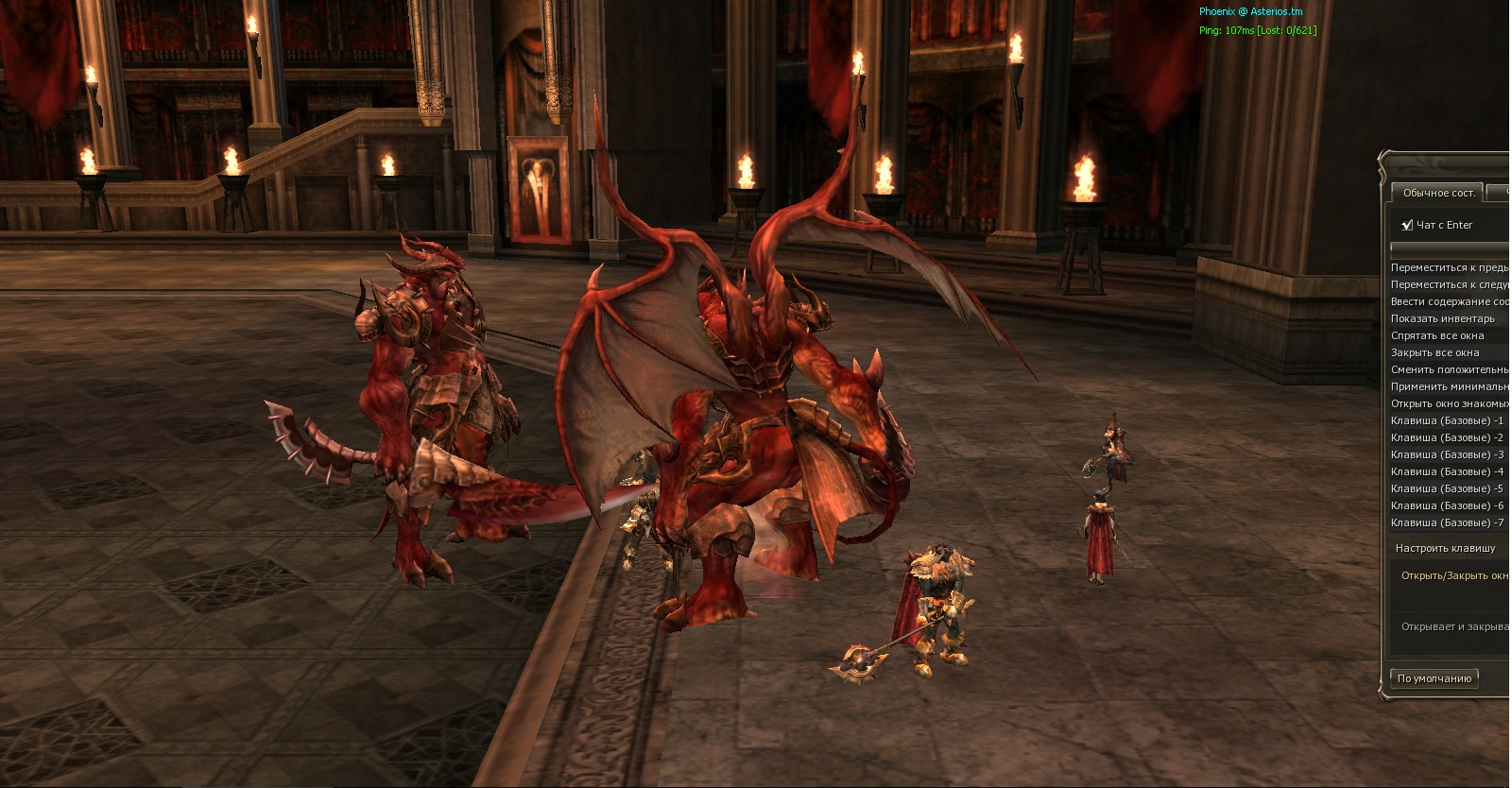Select the "Клавиша (Базовые) -7" row
The height and width of the screenshot is (788, 1512).
(x=1447, y=522)
